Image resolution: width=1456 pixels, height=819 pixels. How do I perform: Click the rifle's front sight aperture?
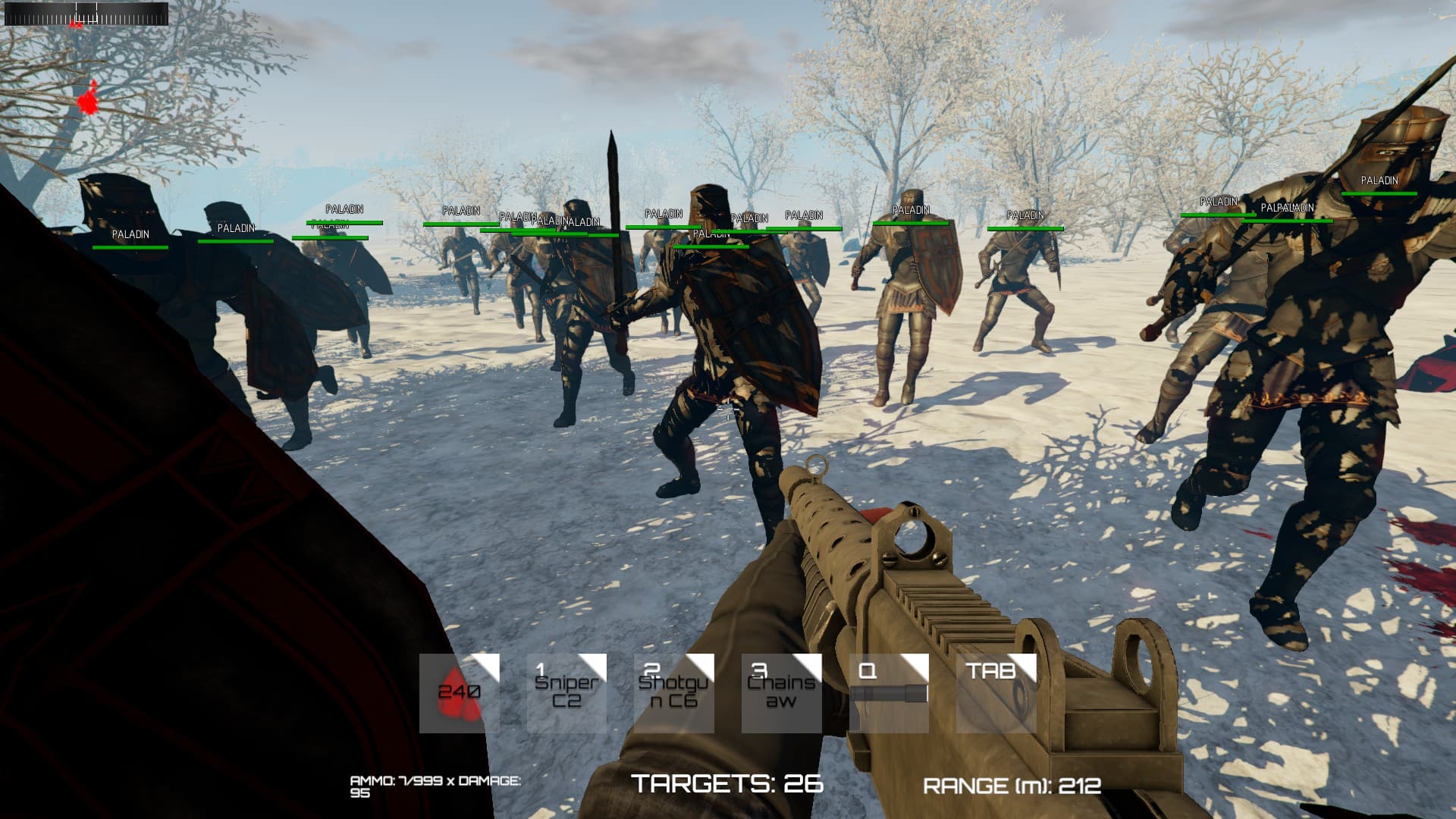(817, 463)
